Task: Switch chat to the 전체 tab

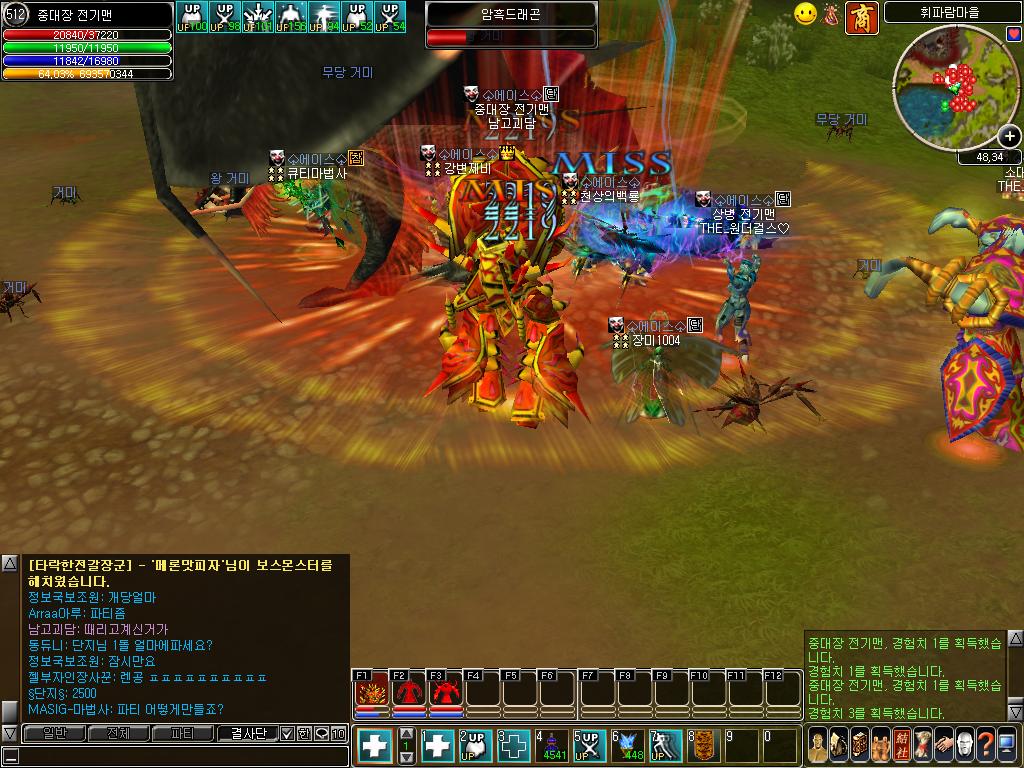Action: click(x=117, y=733)
